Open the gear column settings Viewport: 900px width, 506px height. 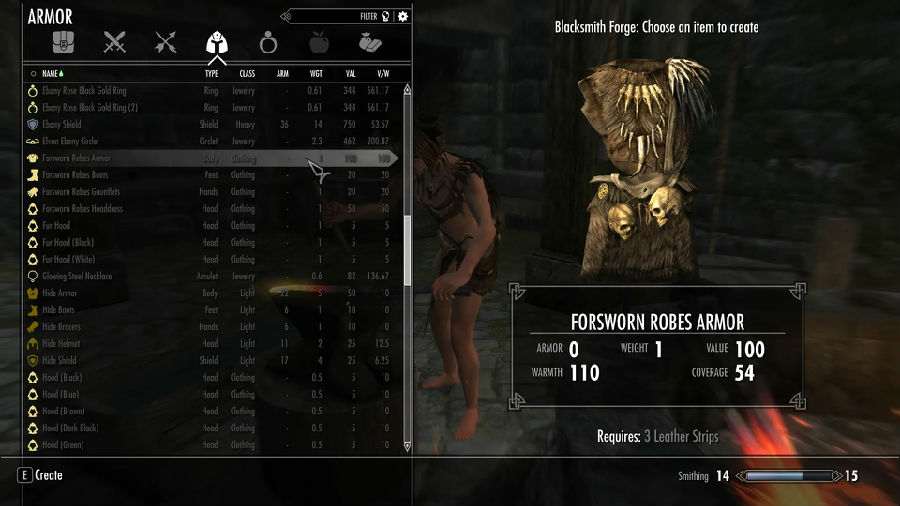point(403,16)
